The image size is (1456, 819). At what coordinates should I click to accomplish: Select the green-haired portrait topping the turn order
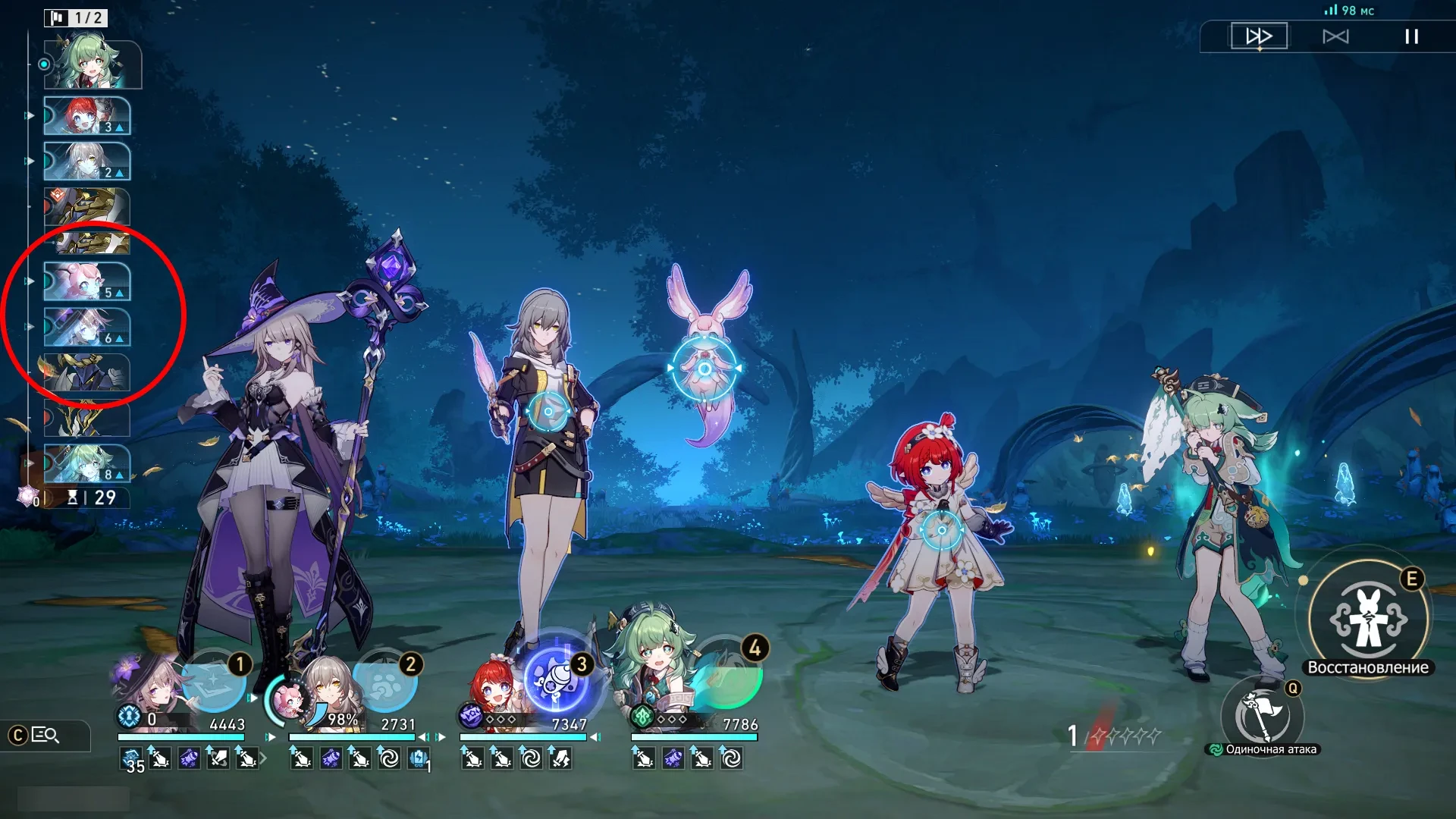tap(93, 65)
